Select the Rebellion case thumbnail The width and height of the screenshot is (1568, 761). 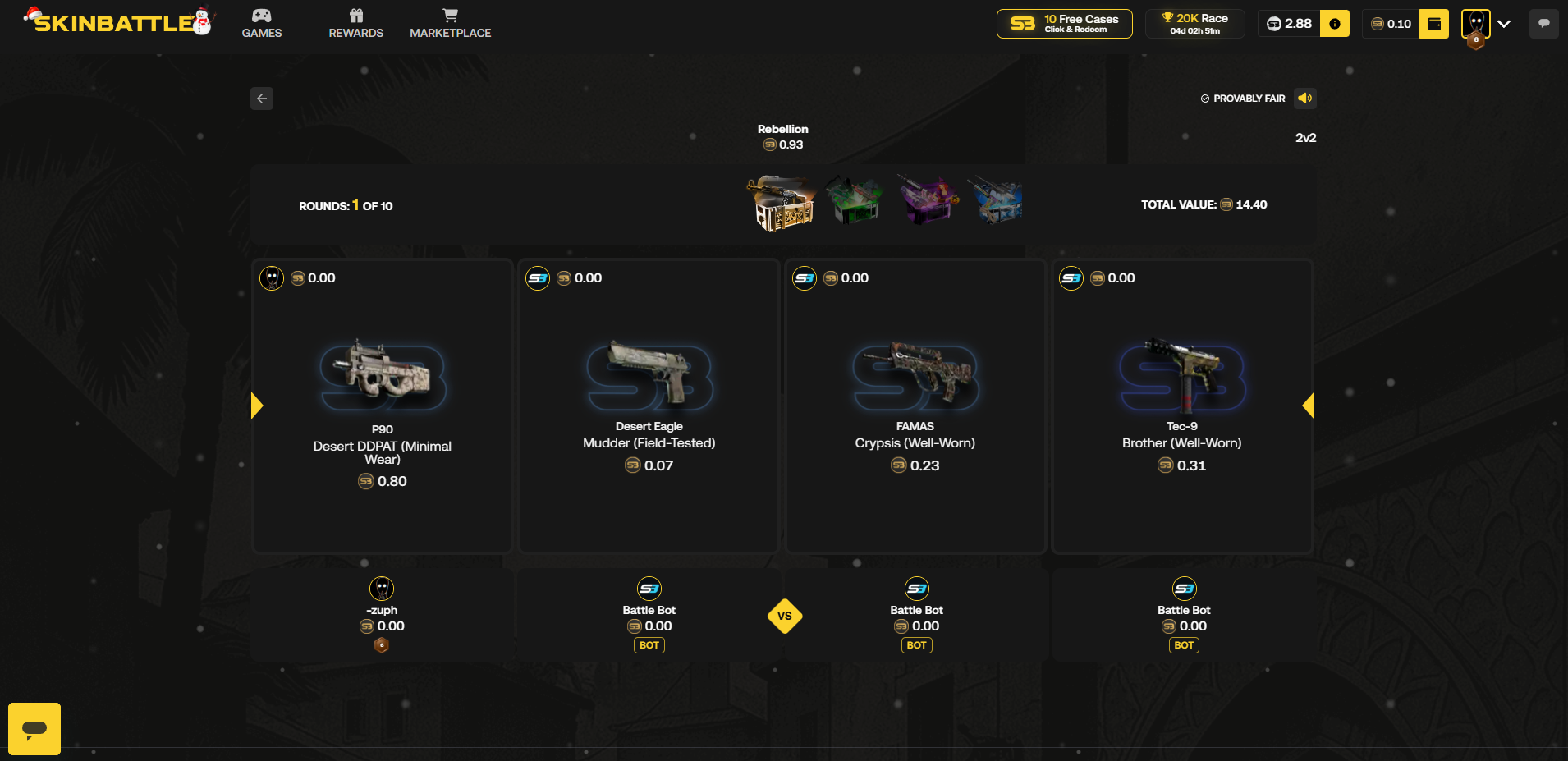(782, 204)
